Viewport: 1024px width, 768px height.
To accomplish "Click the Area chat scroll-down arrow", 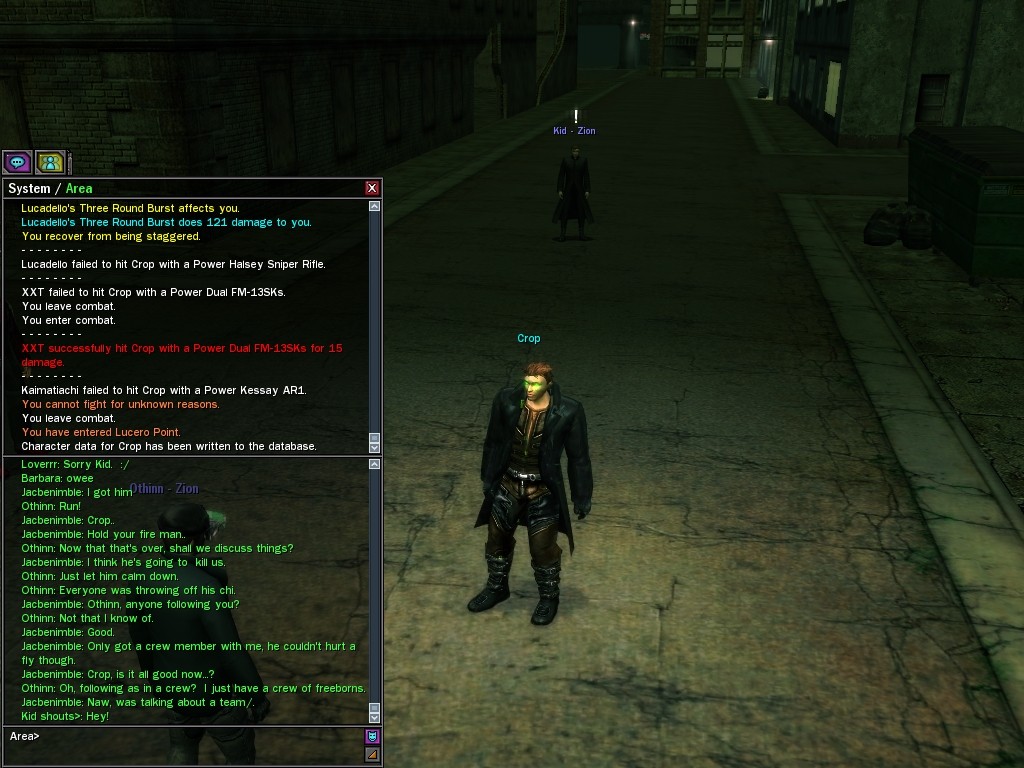I will [x=375, y=718].
